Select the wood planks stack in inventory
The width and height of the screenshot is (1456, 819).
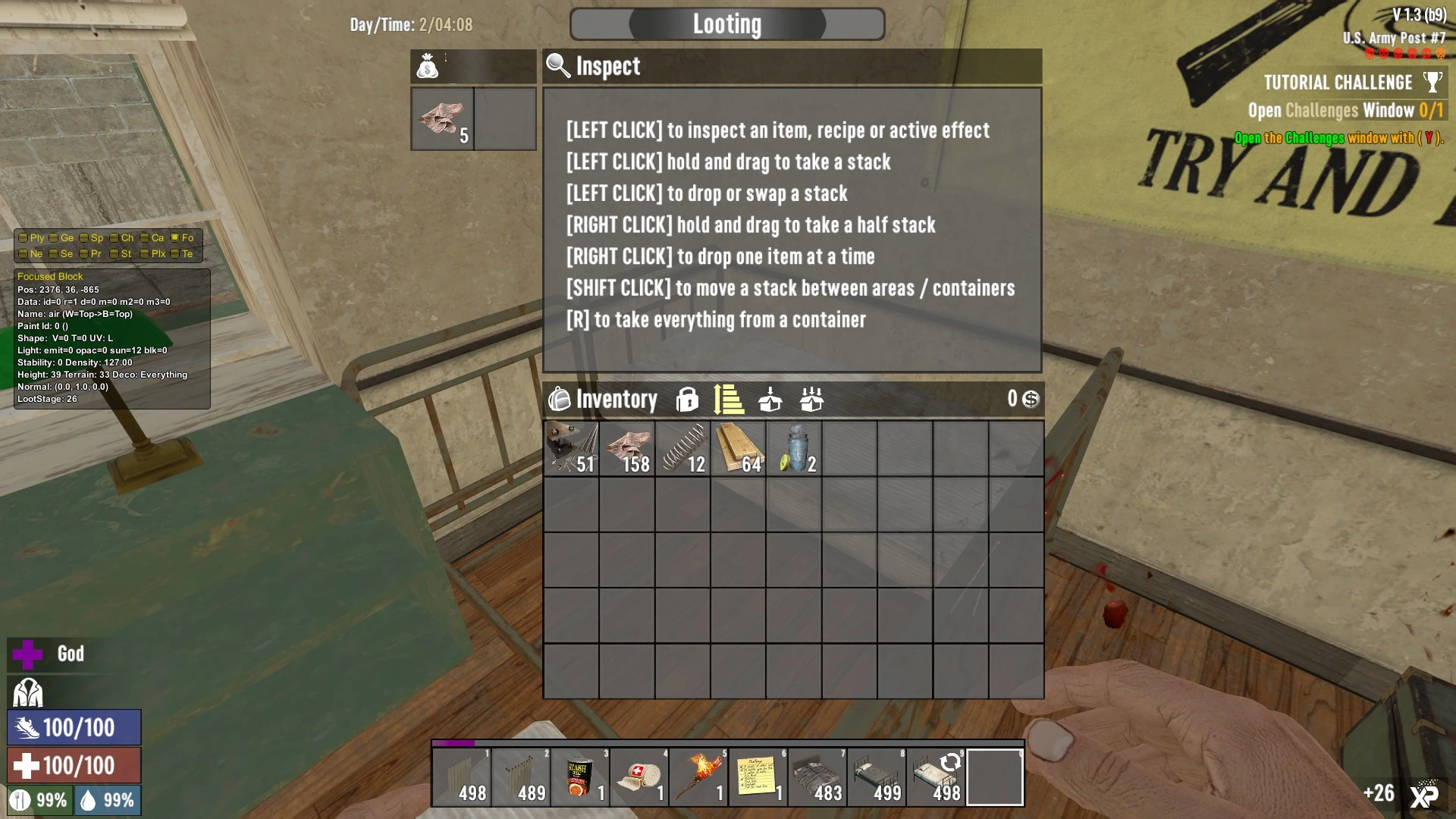739,449
